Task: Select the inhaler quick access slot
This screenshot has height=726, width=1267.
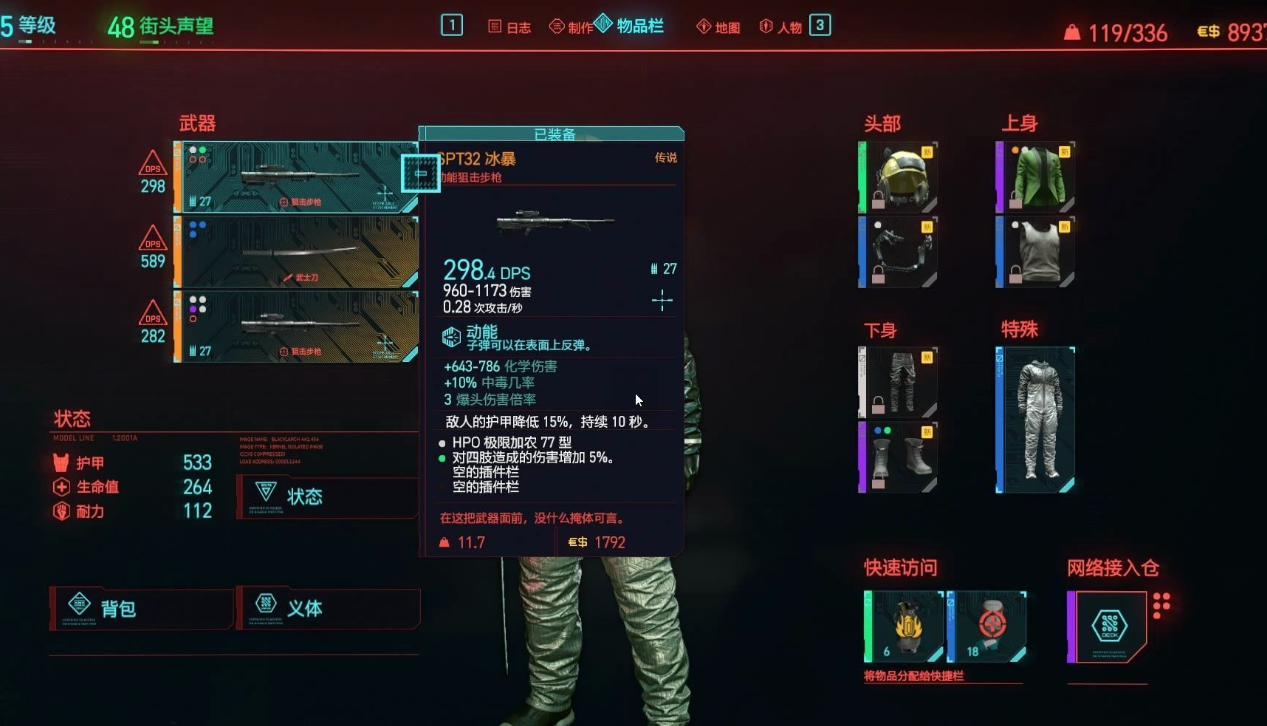Action: [986, 626]
